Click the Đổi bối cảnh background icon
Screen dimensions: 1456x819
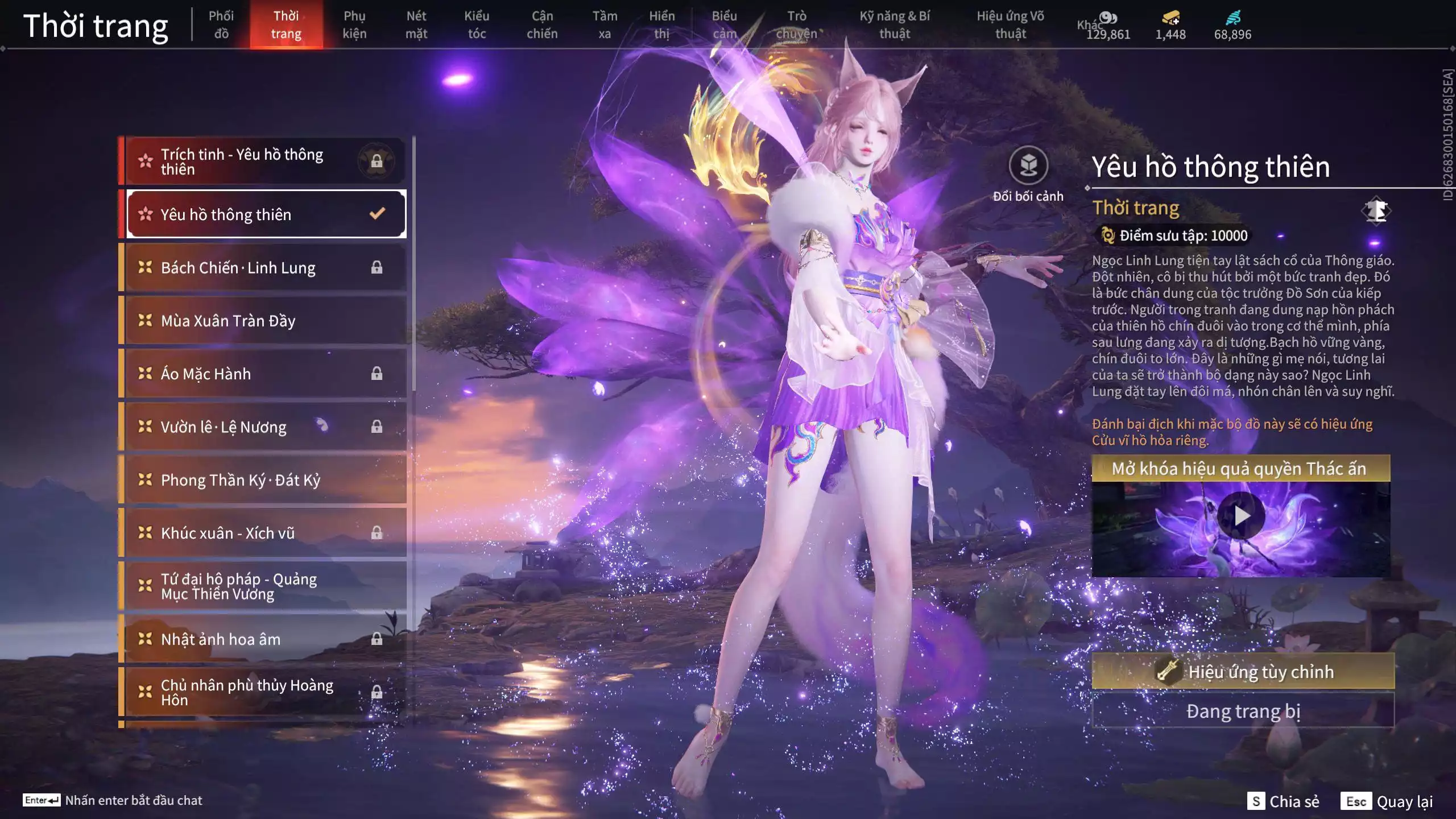tap(1028, 166)
